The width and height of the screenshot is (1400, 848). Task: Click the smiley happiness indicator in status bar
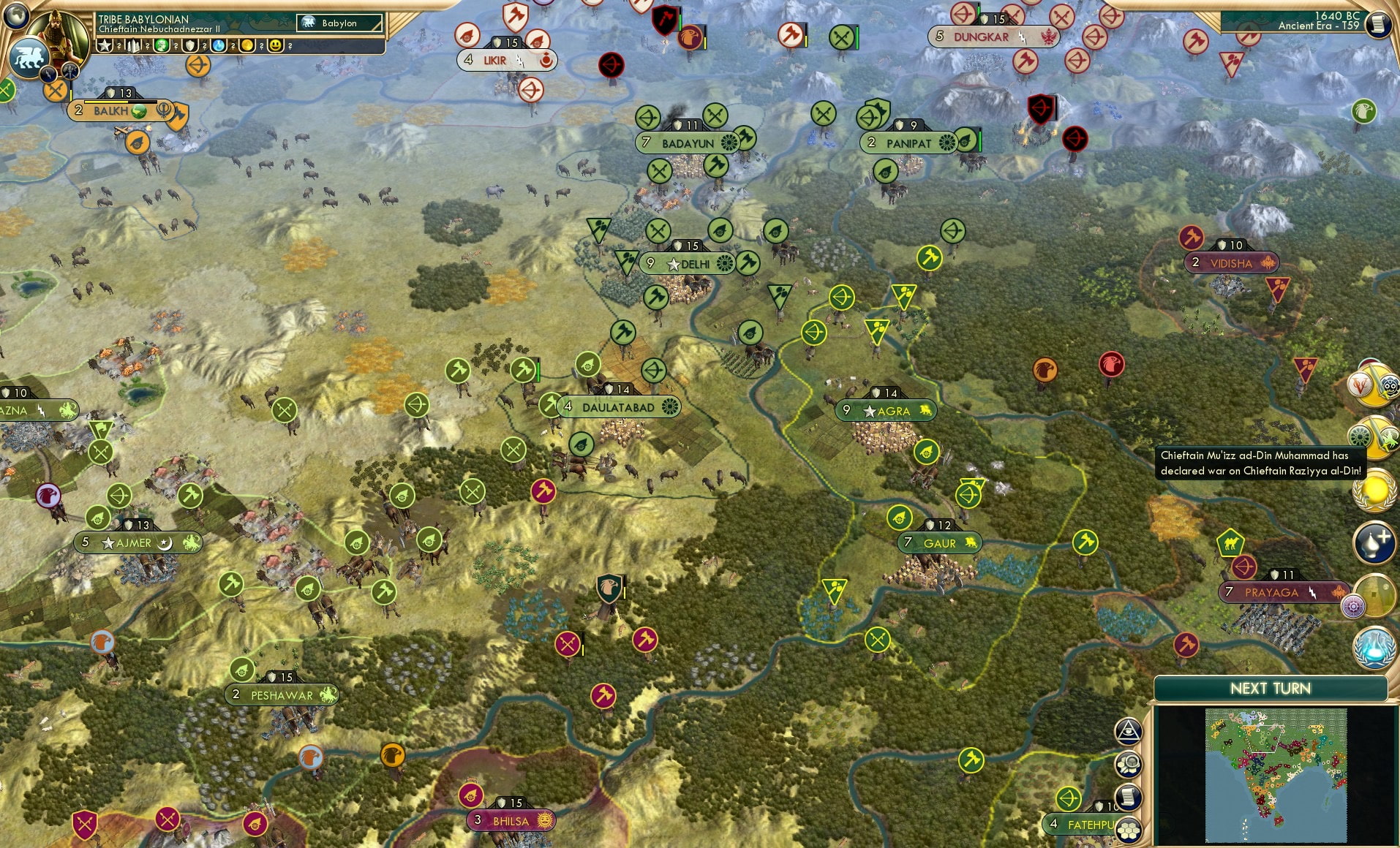(275, 45)
